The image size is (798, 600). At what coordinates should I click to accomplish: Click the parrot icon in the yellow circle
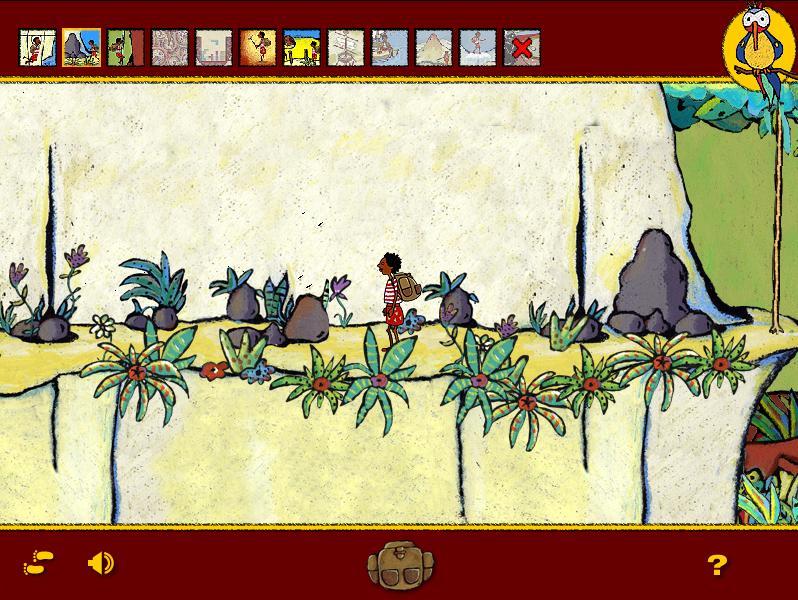759,45
